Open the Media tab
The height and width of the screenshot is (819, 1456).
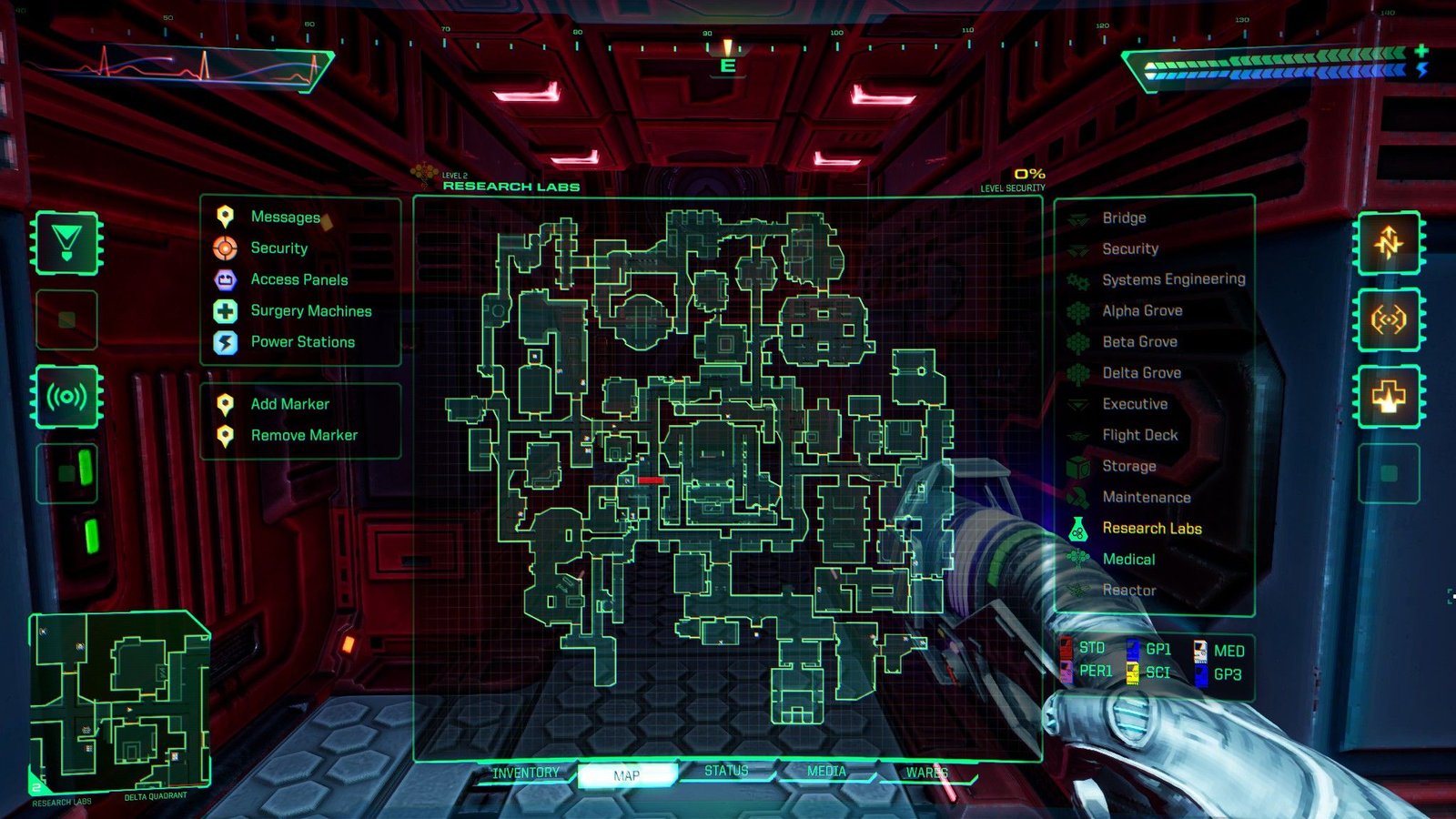click(x=826, y=772)
